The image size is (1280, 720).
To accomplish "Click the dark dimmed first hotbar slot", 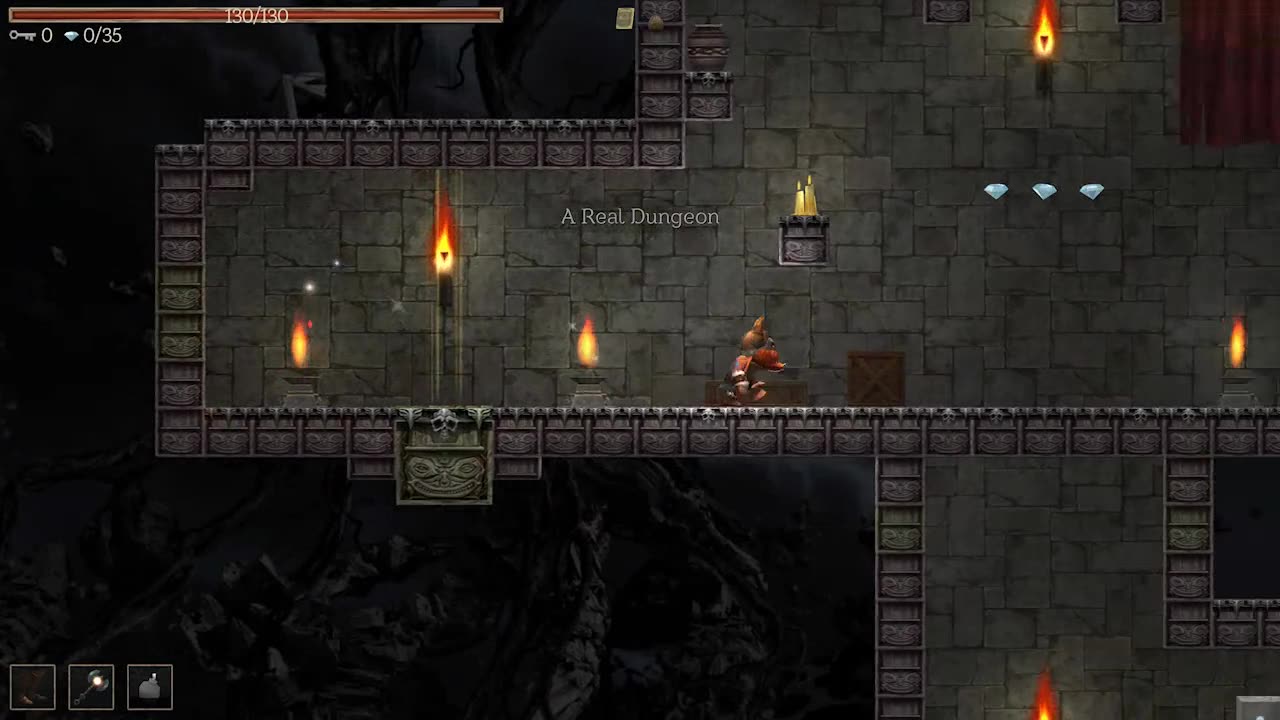I will 33,687.
